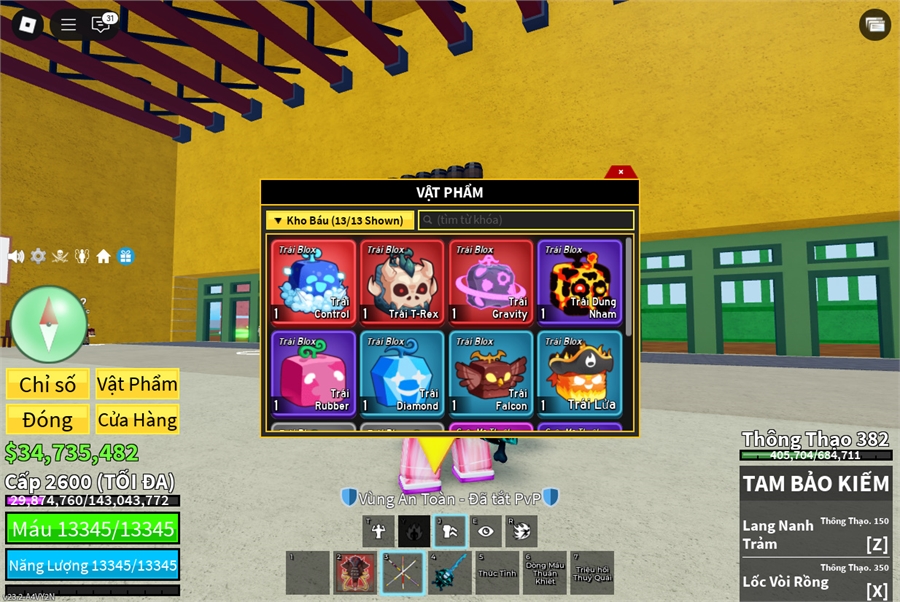
Task: Select the Trái Diamond fruit
Action: (402, 373)
